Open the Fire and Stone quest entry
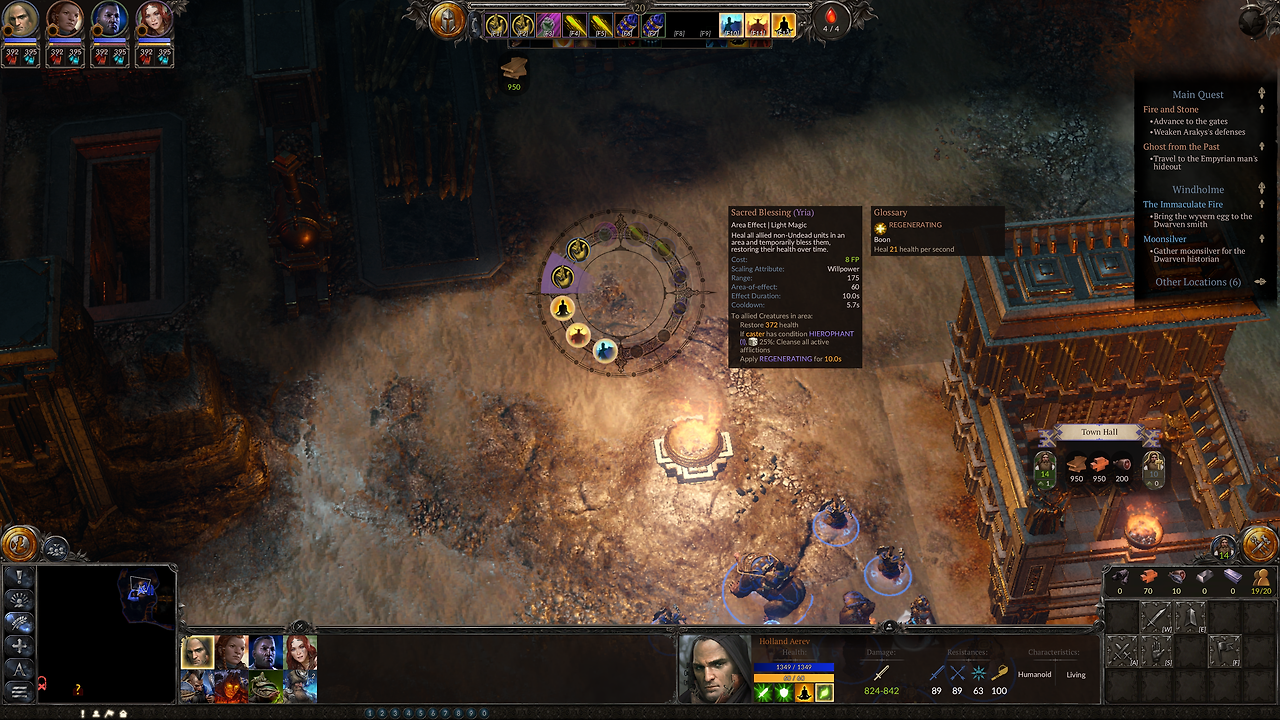Image resolution: width=1280 pixels, height=720 pixels. 1170,109
